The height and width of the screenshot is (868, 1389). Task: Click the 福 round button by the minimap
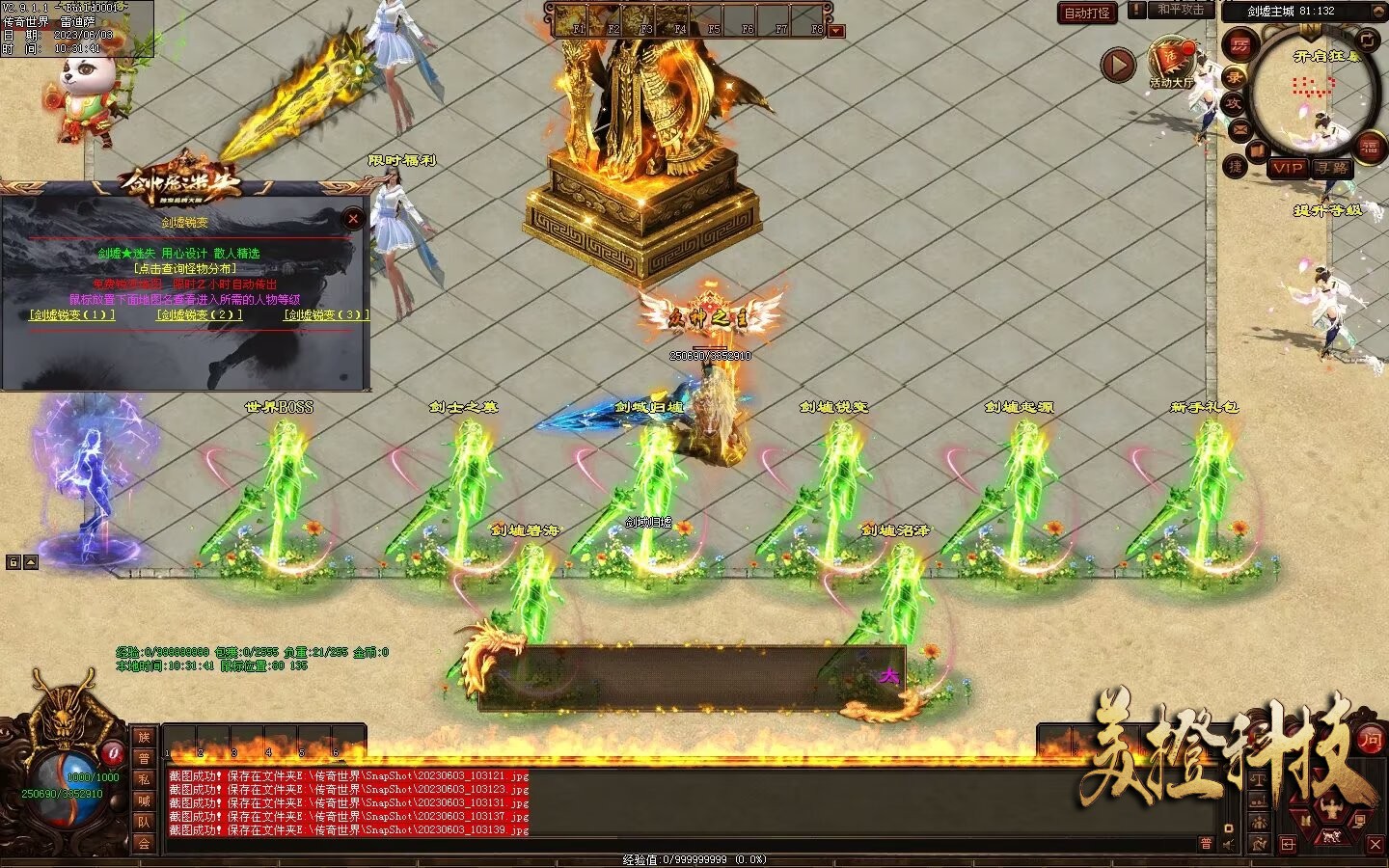click(1370, 148)
